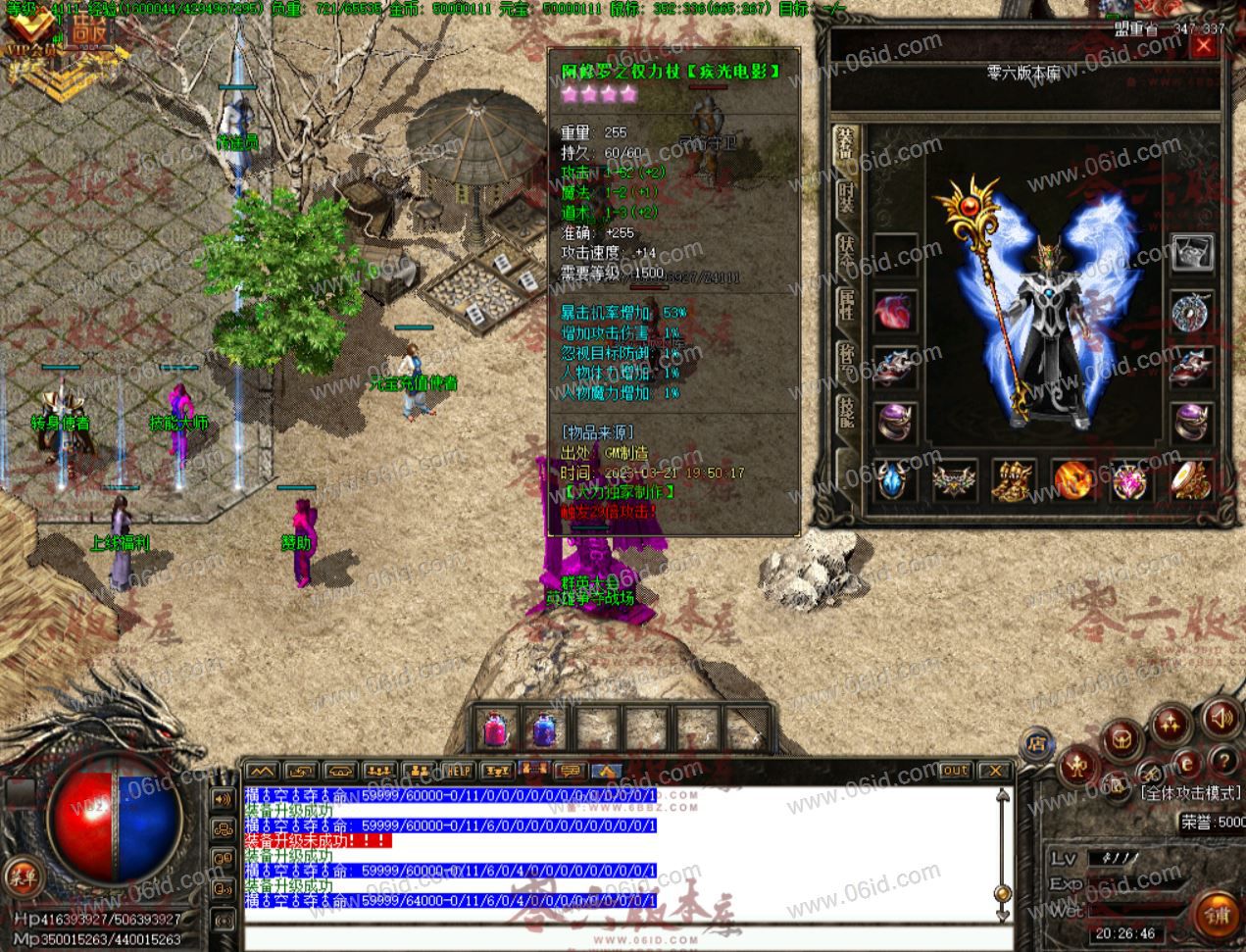Select the pink heart gem slot
Screen dimensions: 1246x952
pos(1131,480)
